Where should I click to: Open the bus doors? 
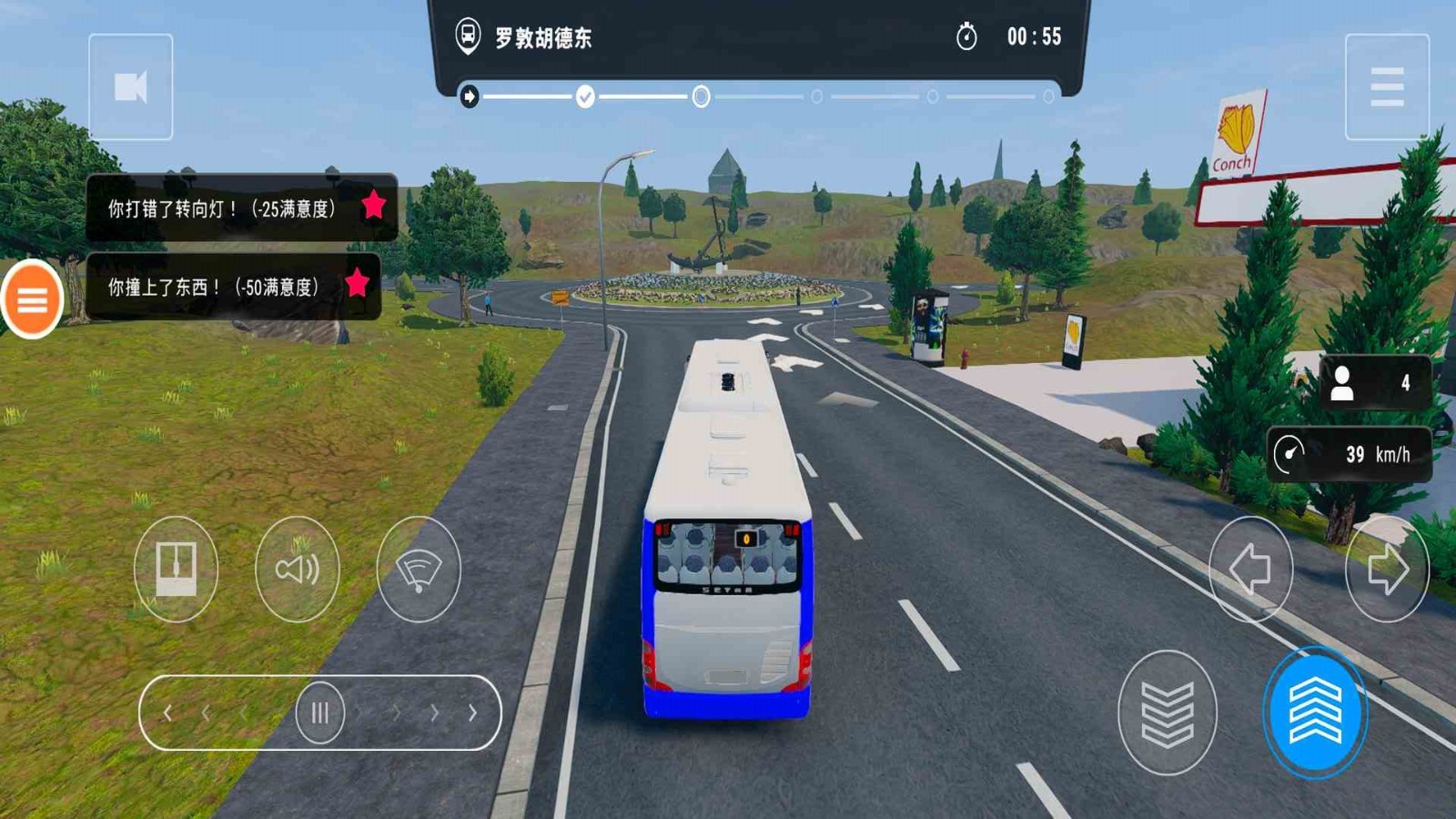coord(176,570)
